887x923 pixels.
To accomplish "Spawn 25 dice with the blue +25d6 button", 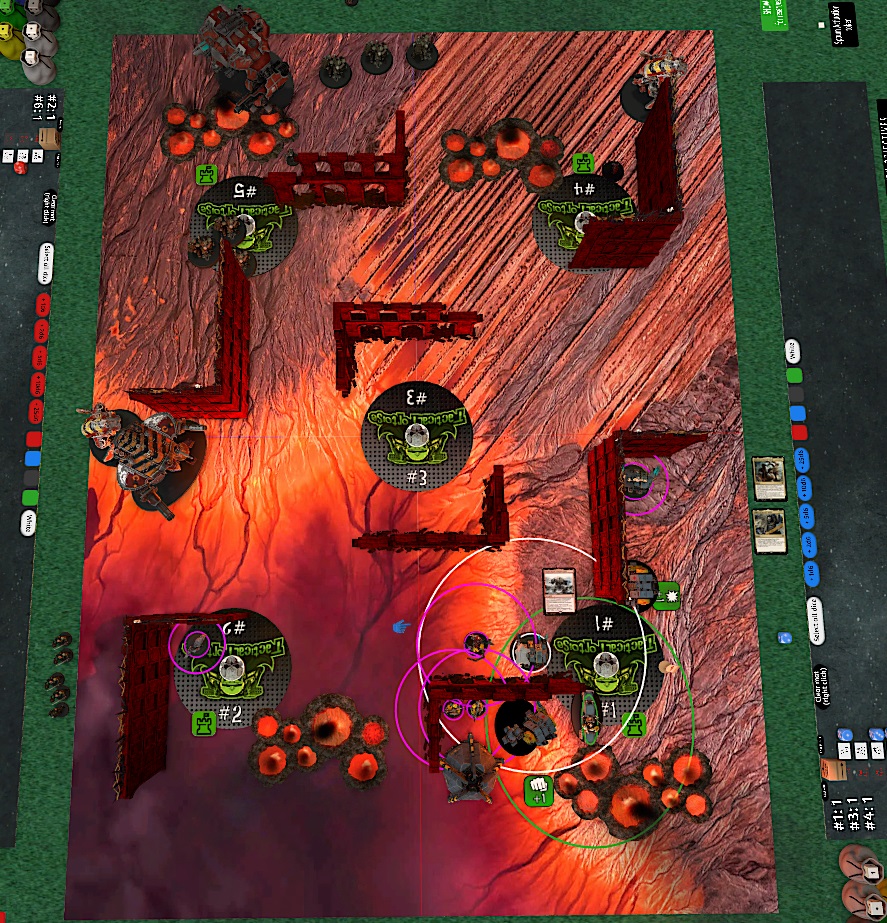I will [800, 460].
